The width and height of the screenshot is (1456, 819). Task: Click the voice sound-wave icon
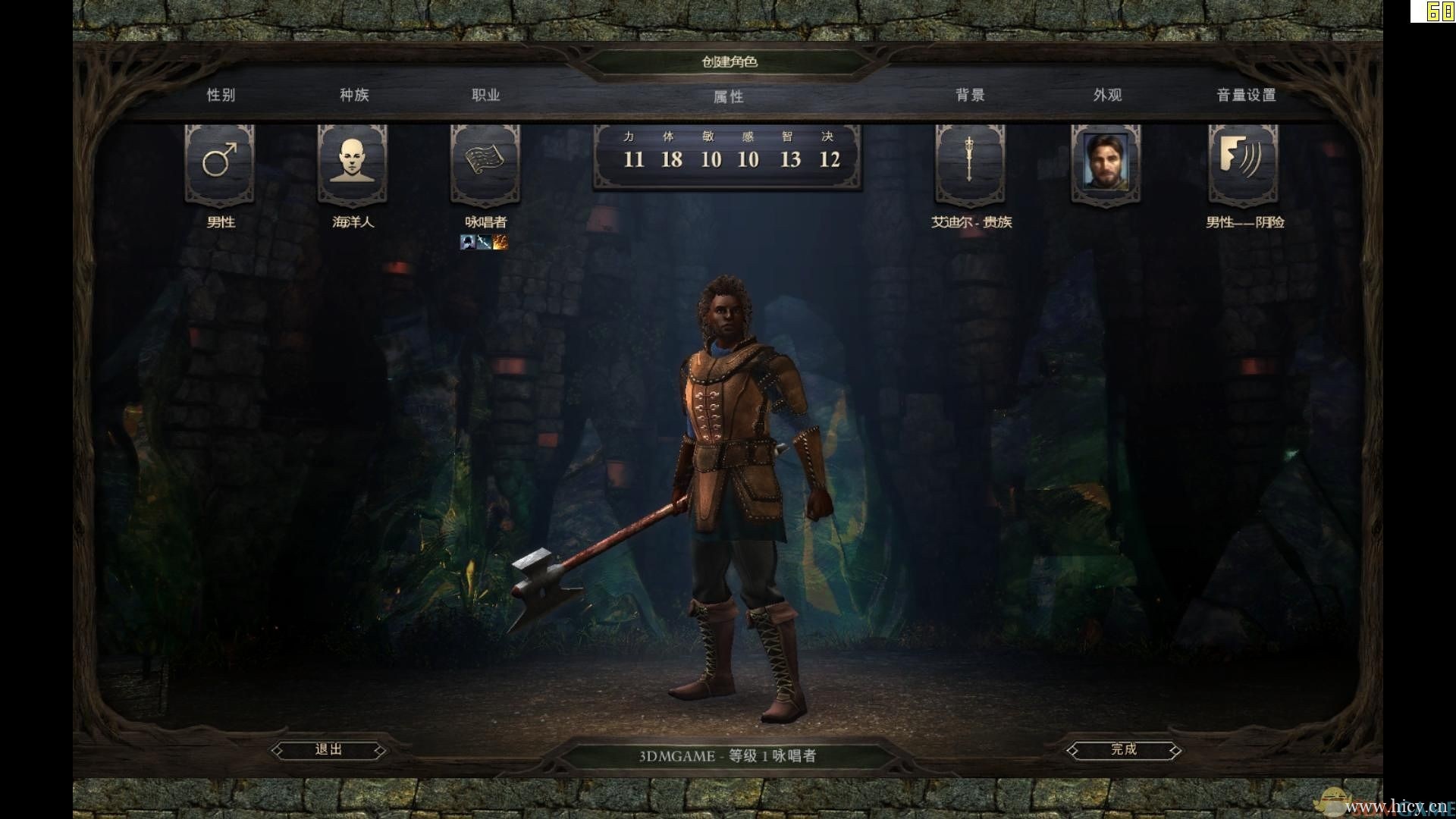tap(1242, 162)
